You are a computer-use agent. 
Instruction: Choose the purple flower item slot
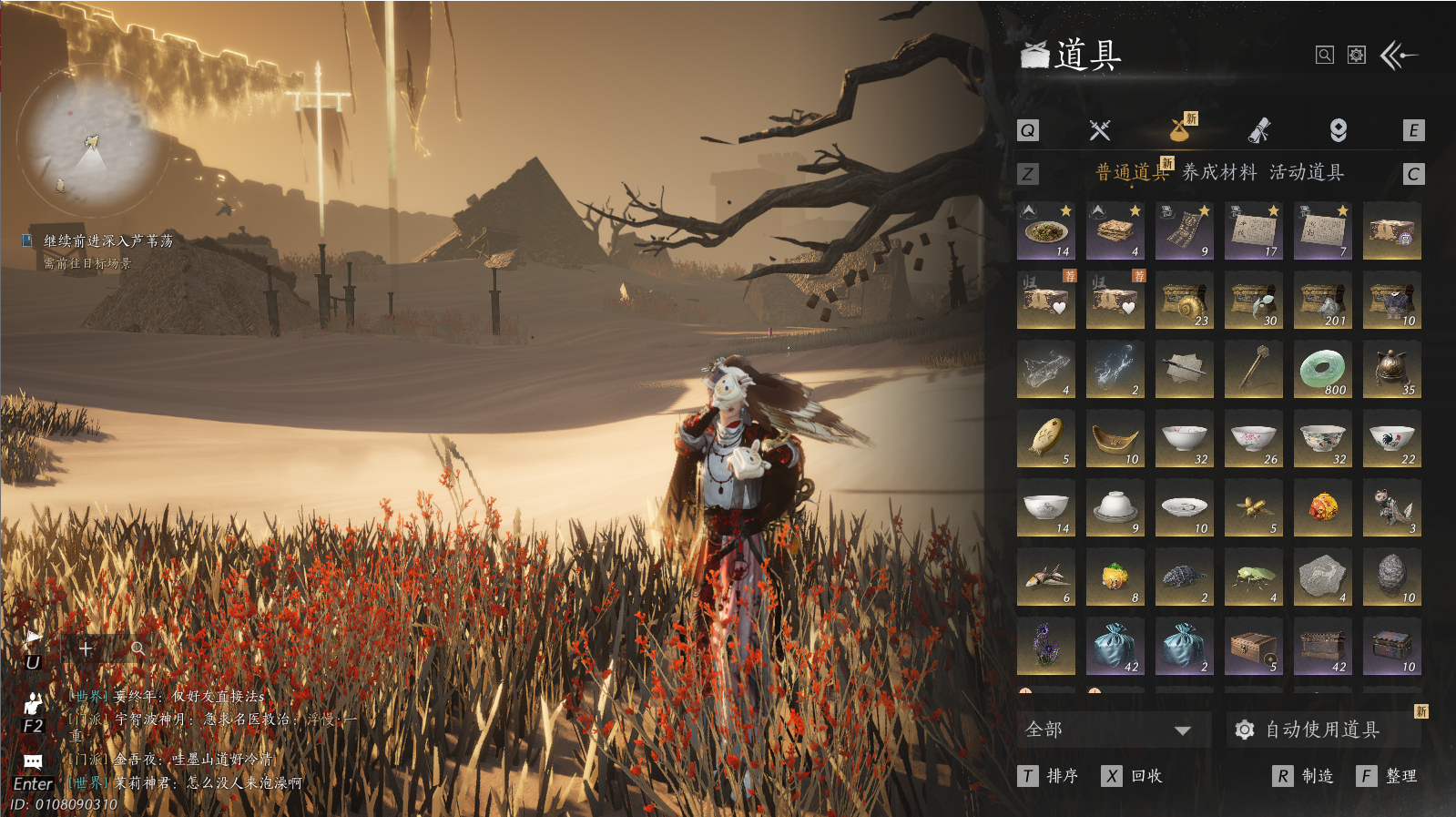pos(1045,647)
